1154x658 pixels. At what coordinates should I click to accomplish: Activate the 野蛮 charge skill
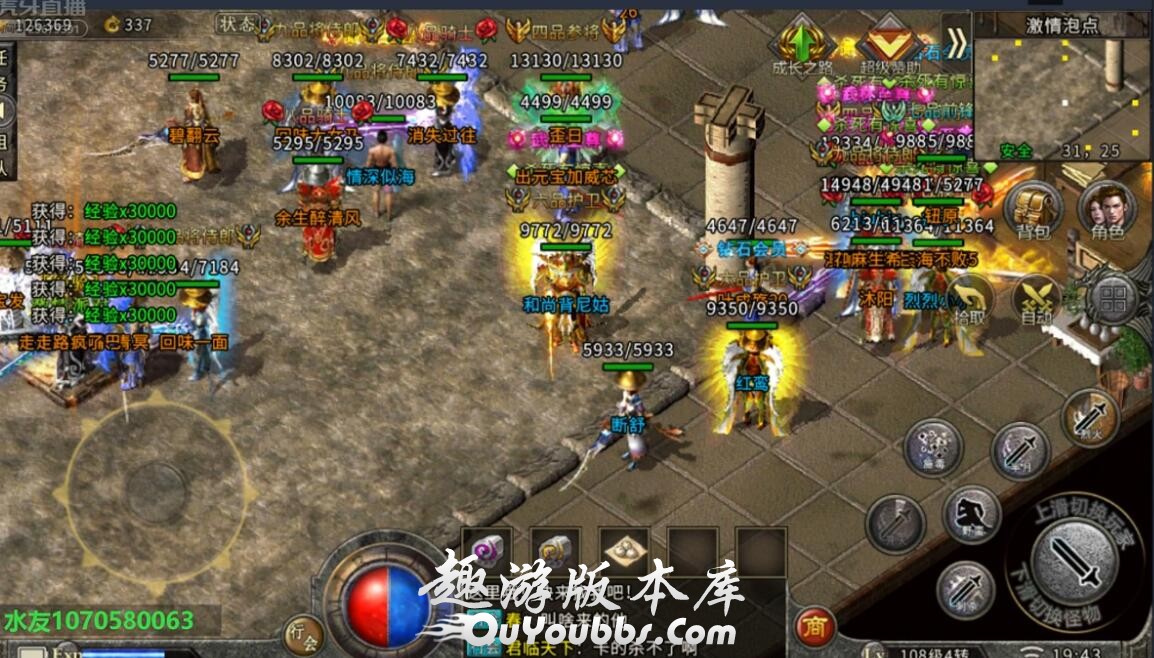[970, 515]
